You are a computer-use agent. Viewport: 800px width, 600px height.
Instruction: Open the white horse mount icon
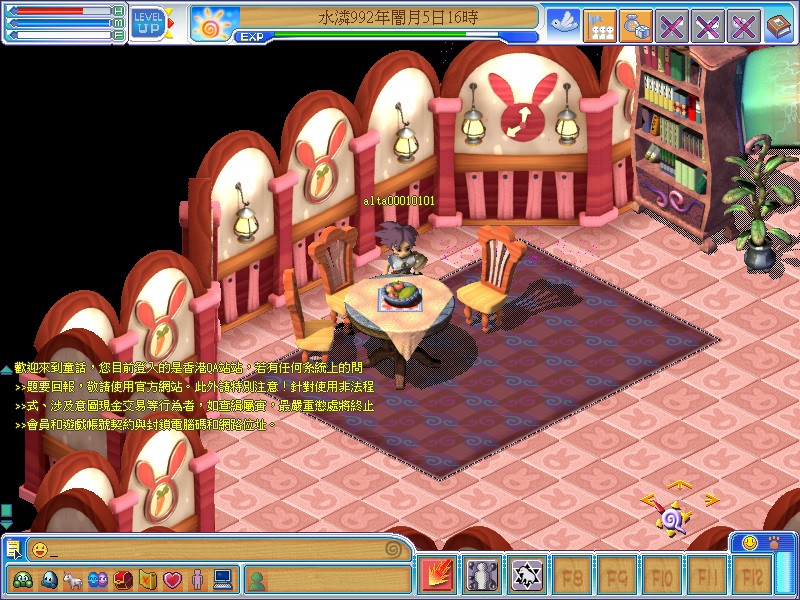[x=73, y=579]
